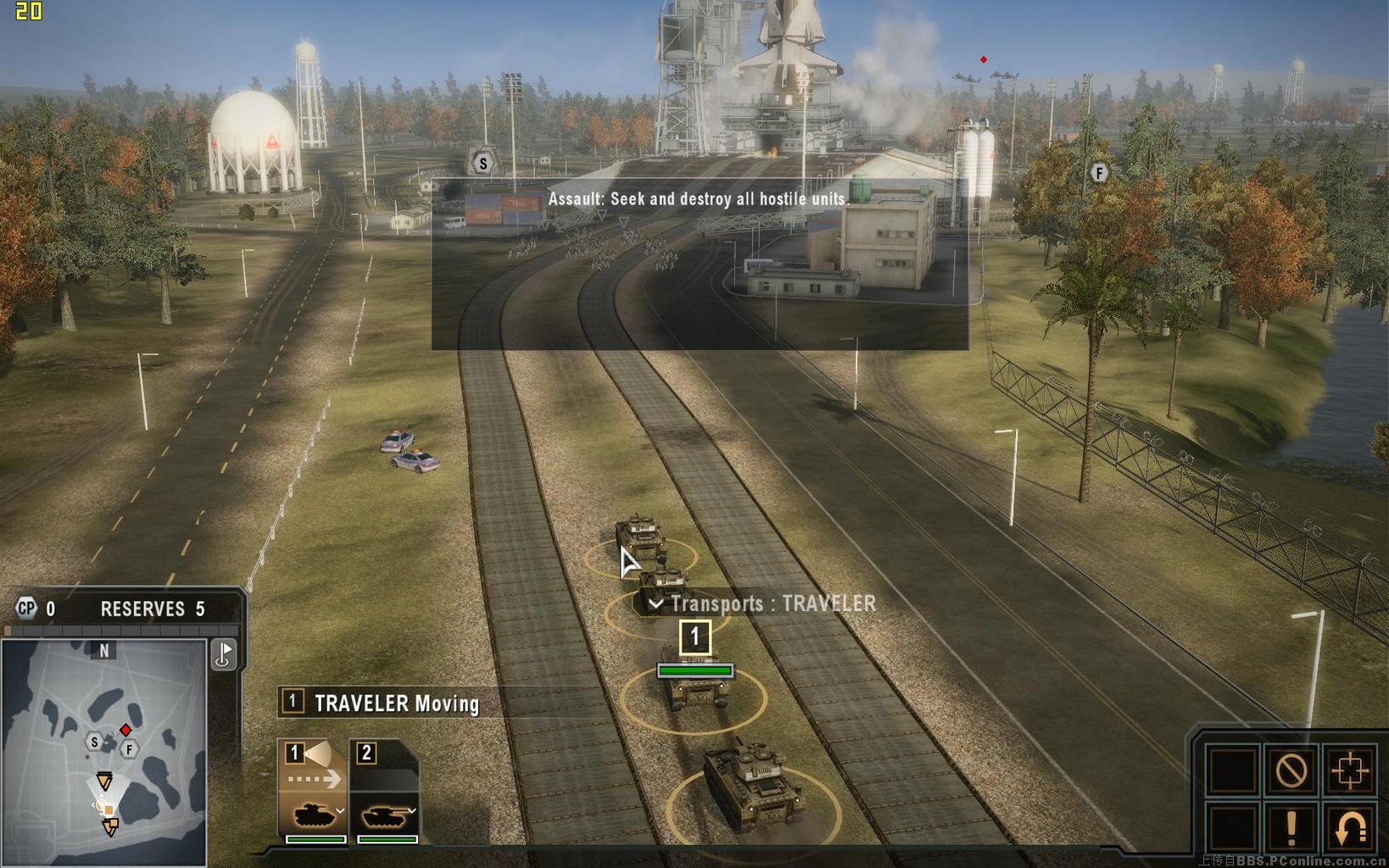Image resolution: width=1389 pixels, height=868 pixels.
Task: Select the F objective marker on minimap
Action: click(129, 749)
